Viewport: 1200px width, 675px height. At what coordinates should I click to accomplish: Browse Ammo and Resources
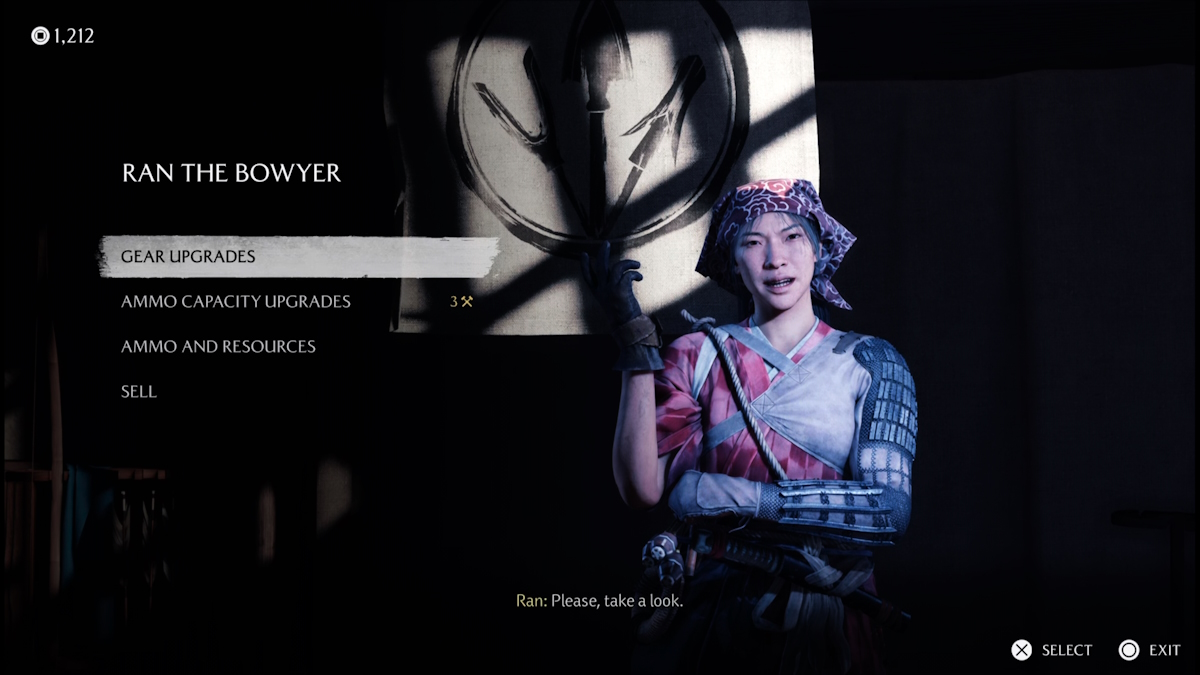pyautogui.click(x=218, y=347)
